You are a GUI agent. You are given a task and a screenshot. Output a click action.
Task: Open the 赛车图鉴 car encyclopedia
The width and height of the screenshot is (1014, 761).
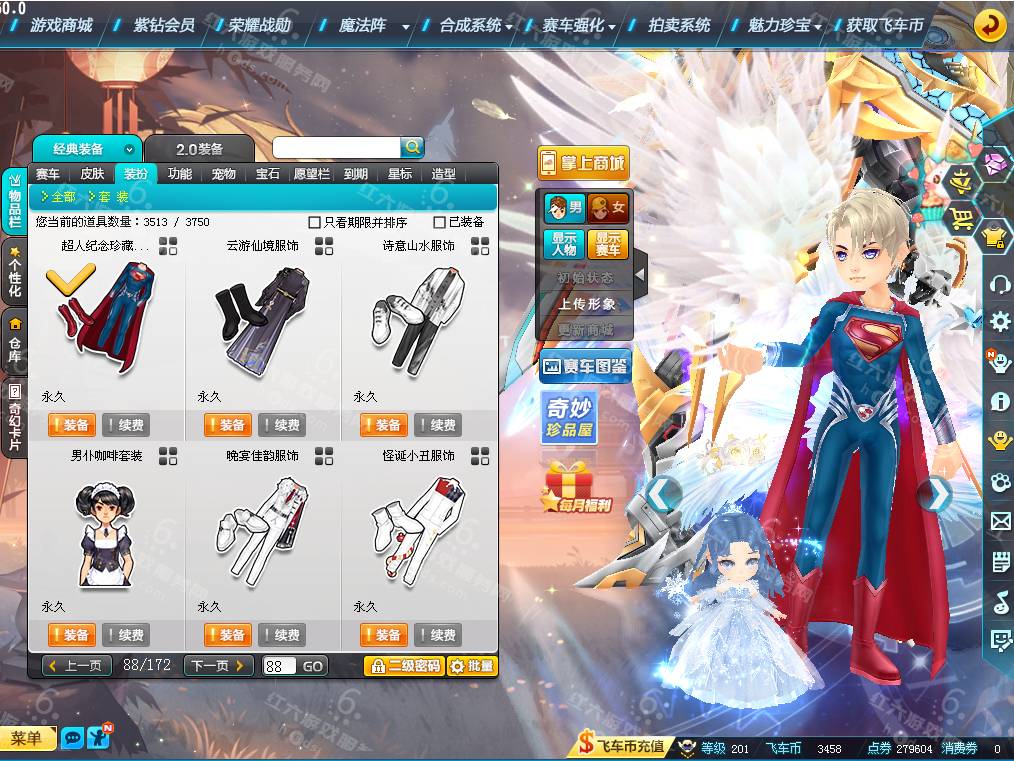click(585, 367)
